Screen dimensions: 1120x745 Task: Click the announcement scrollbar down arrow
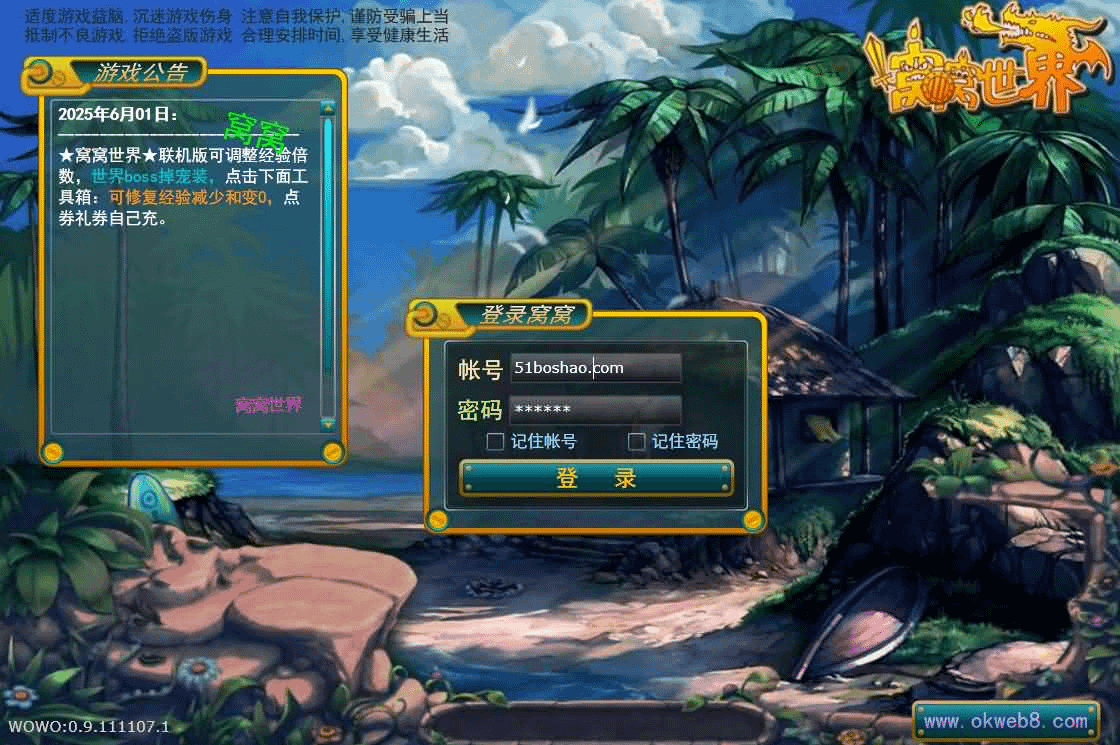[327, 424]
